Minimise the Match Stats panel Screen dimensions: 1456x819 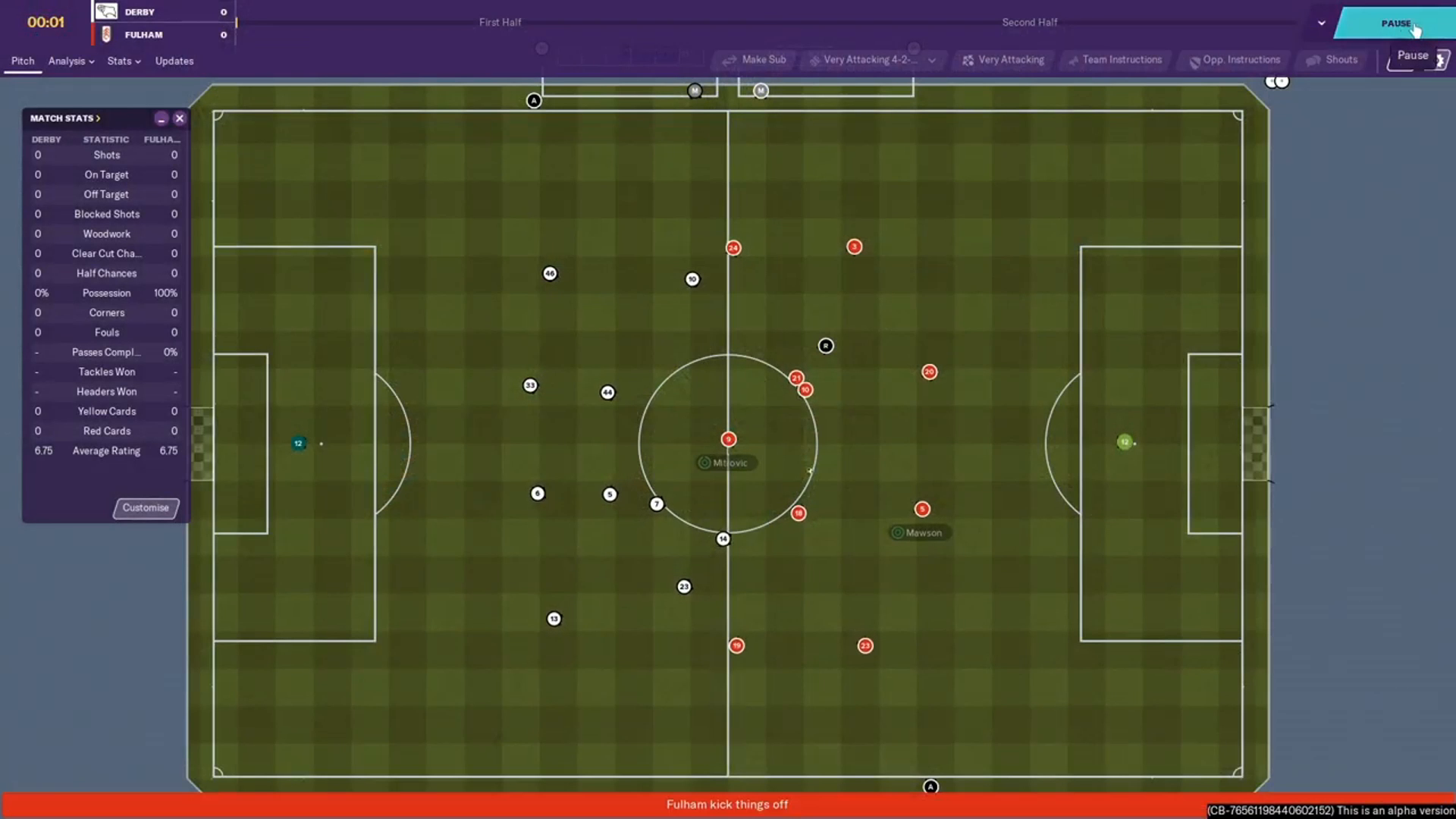161,118
